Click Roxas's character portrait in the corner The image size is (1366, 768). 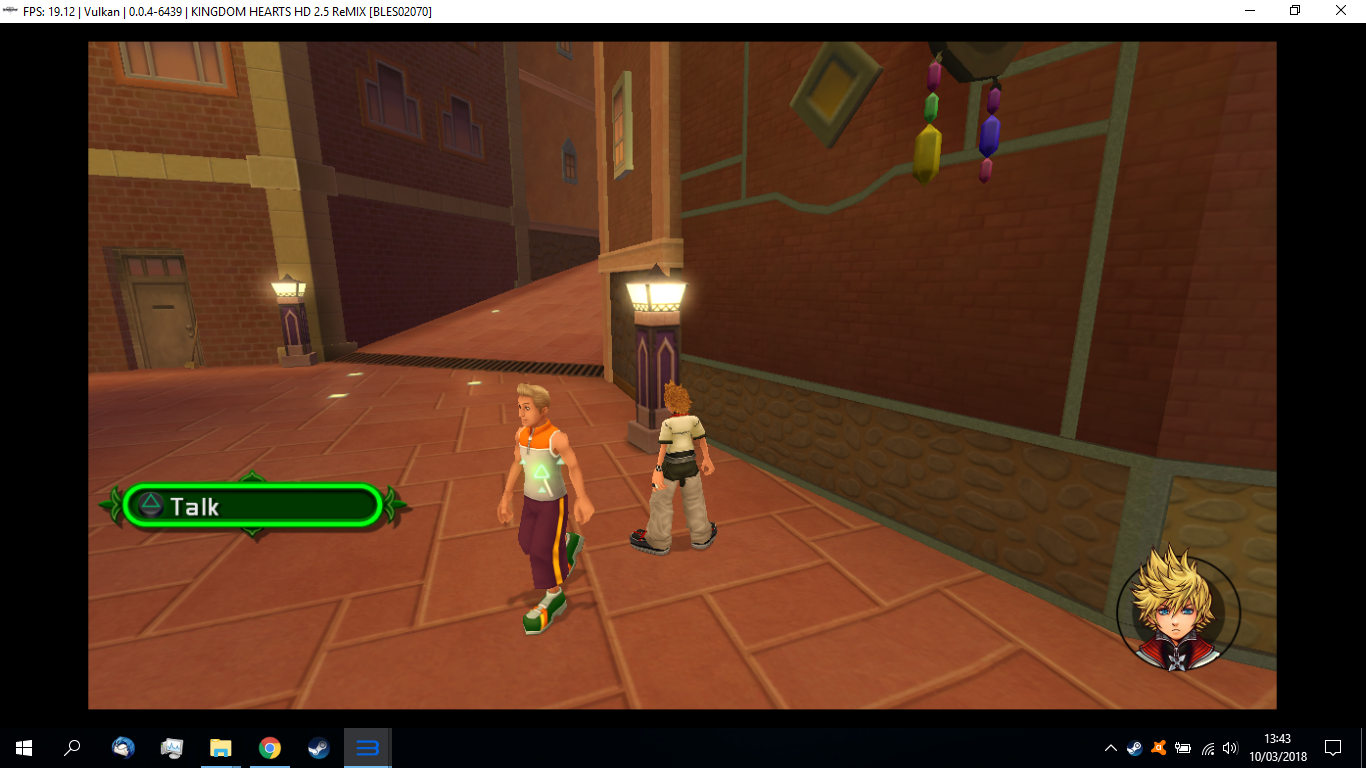coord(1176,612)
